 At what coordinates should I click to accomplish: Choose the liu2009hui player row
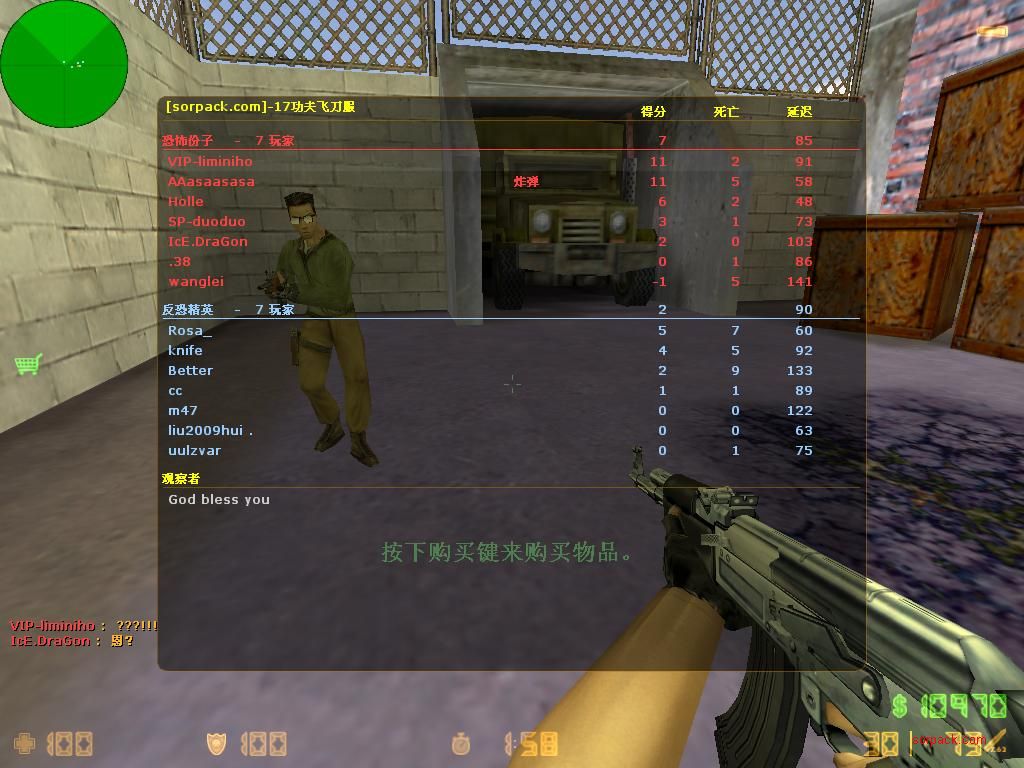point(210,430)
